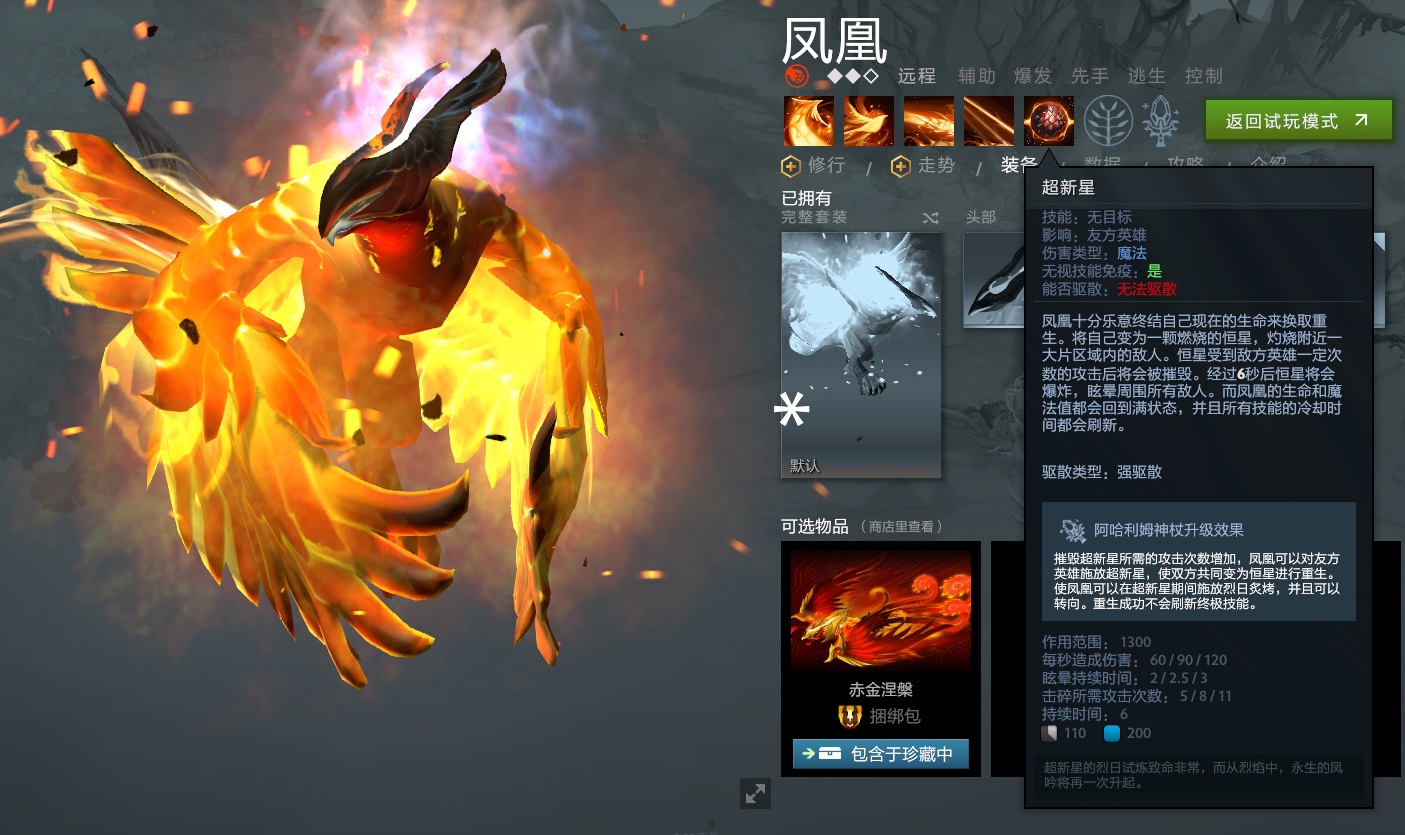1405x835 pixels.
Task: Click the 包含于珍藏中 button
Action: pyautogui.click(x=881, y=753)
